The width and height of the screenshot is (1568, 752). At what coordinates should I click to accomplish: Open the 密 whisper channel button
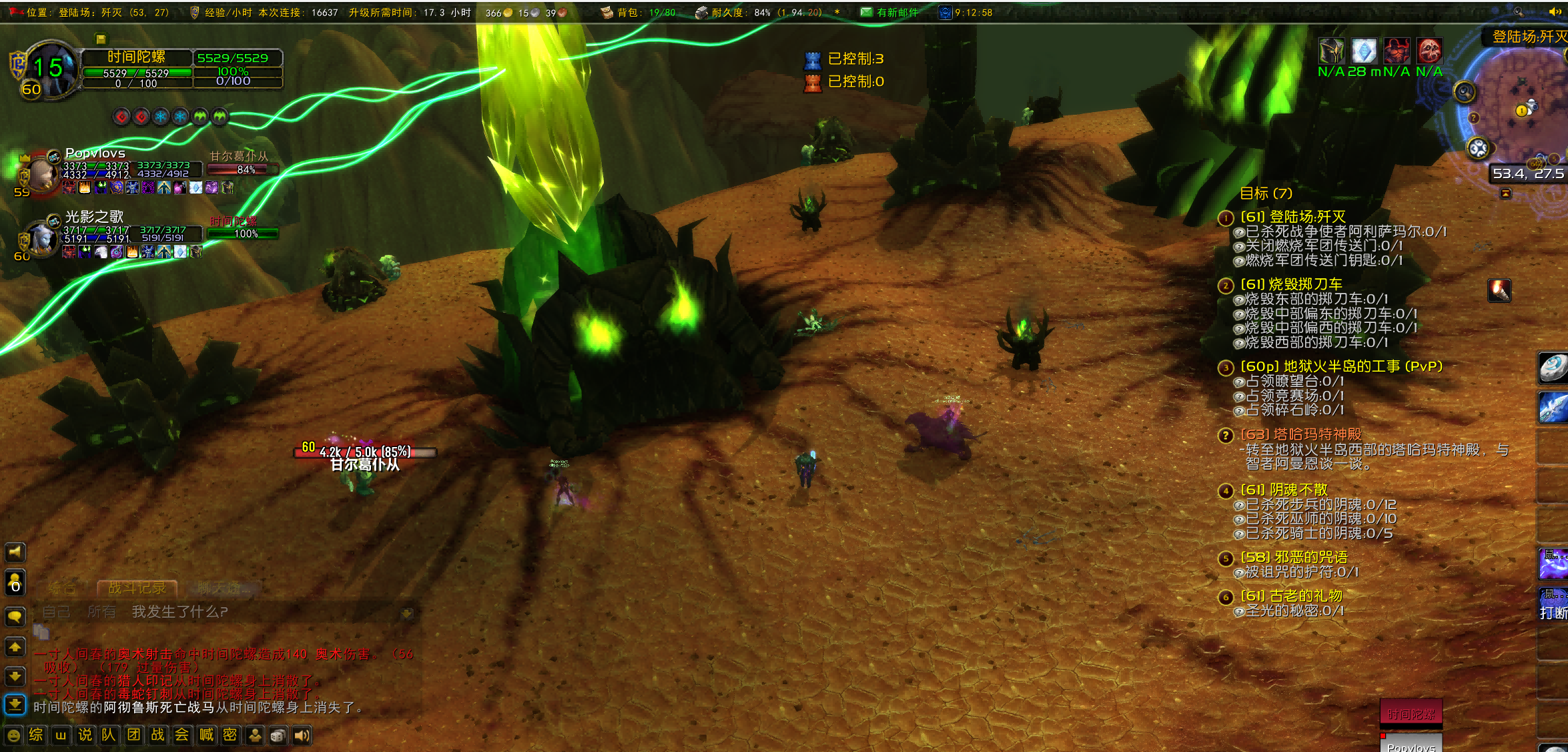point(230,735)
